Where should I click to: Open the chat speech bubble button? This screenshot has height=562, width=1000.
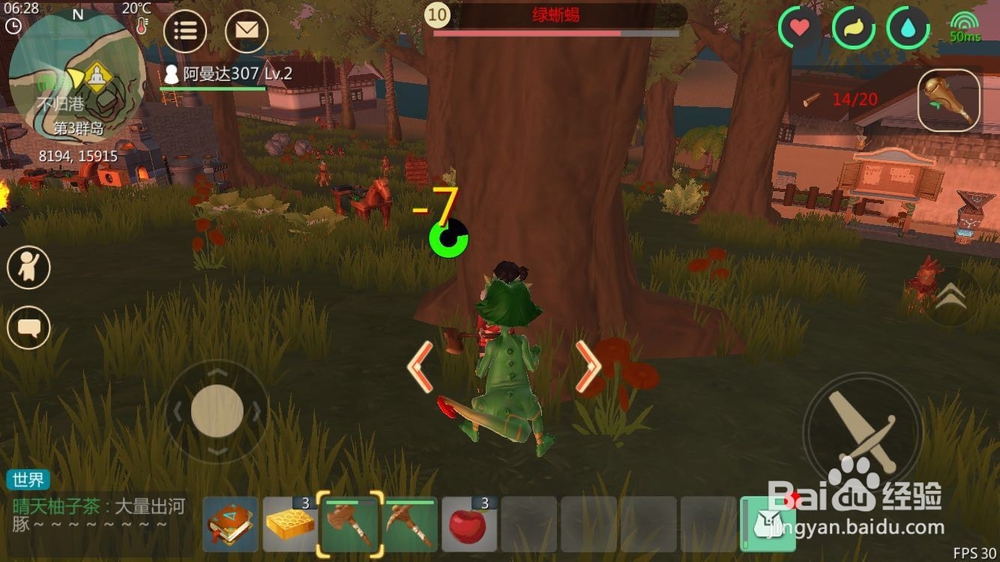tap(28, 327)
